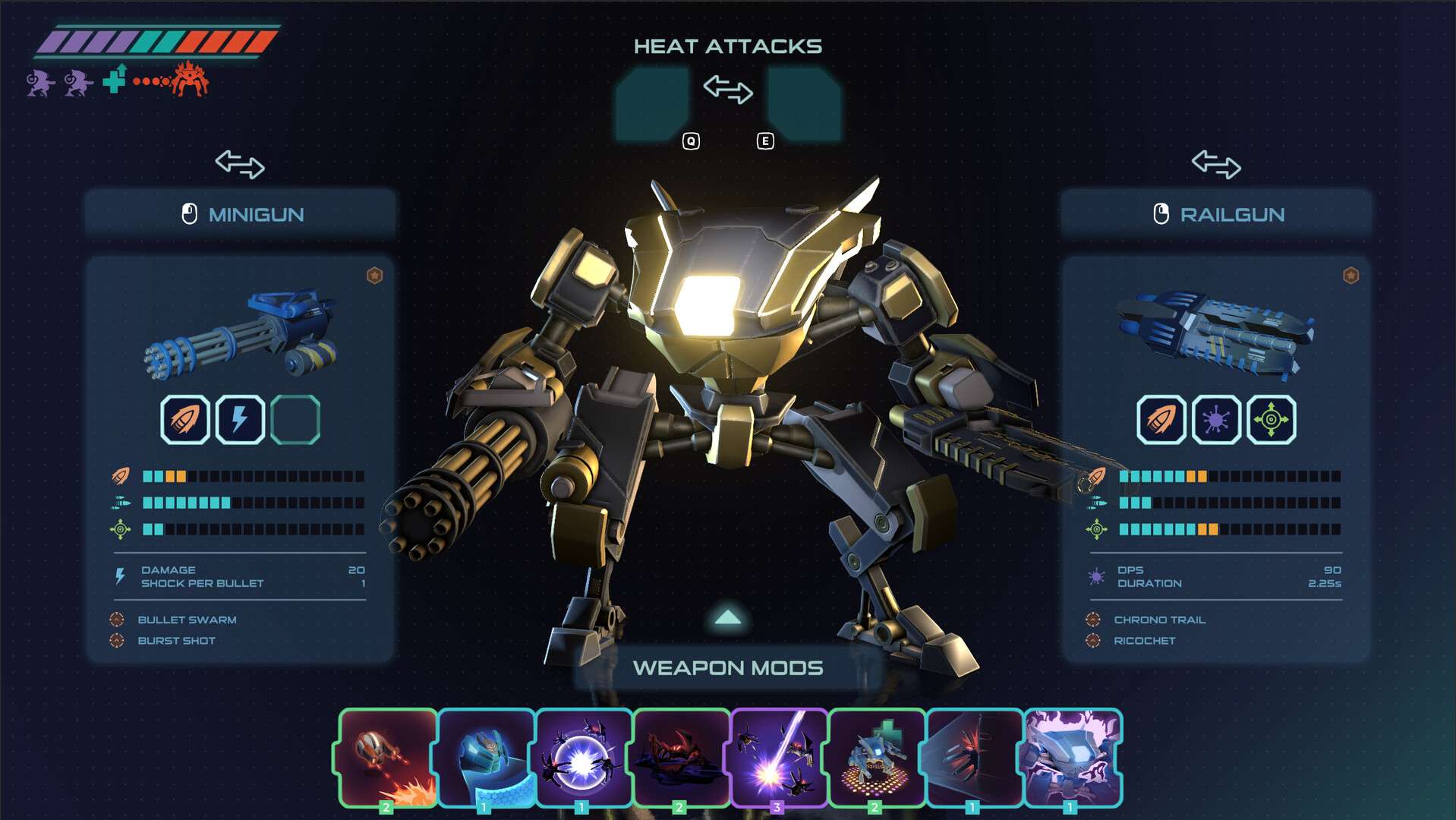Select the Railgun's crosshair mod slot
The height and width of the screenshot is (820, 1456).
click(x=1272, y=420)
